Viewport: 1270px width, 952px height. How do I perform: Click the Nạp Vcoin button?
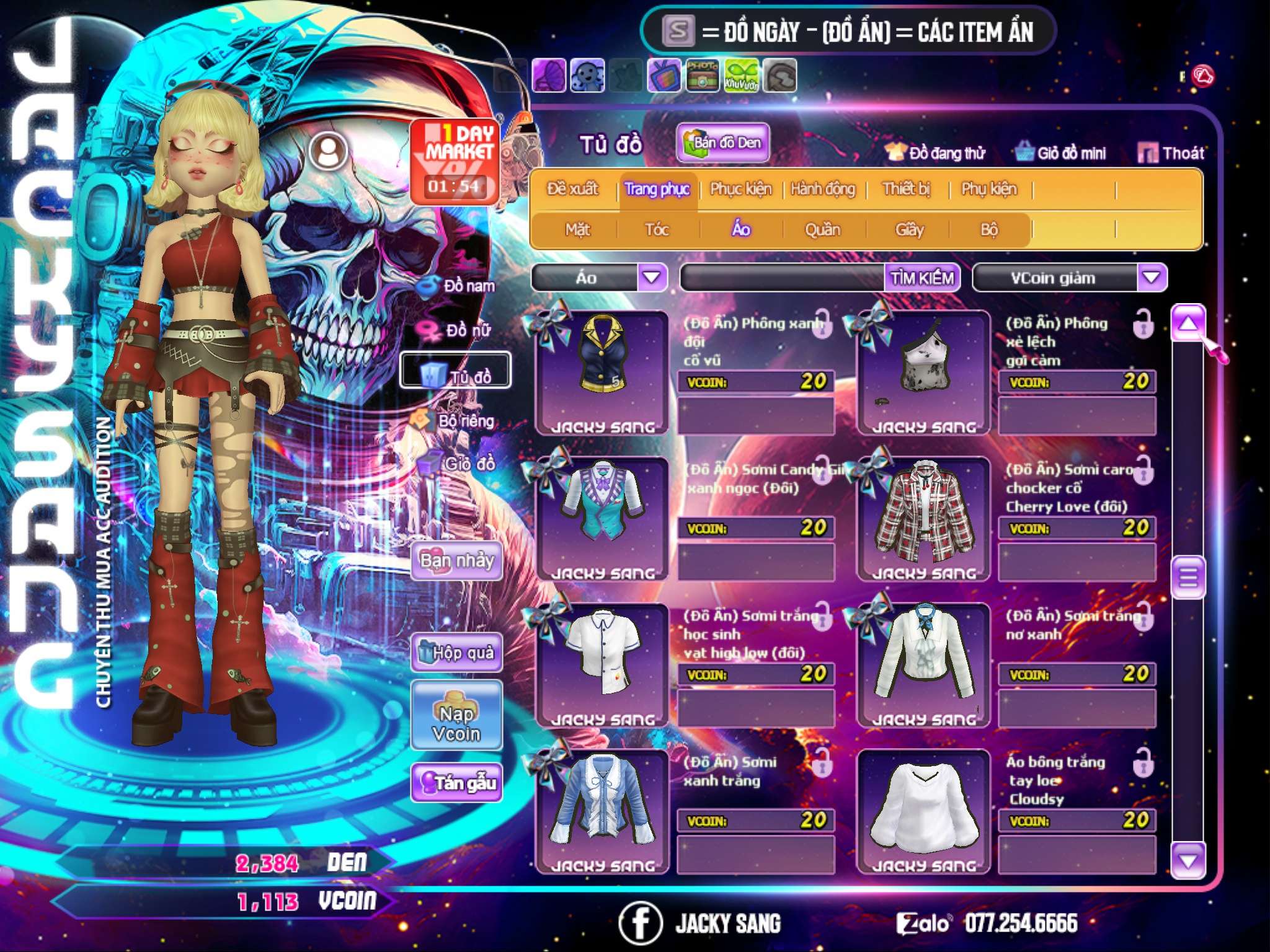tap(456, 724)
